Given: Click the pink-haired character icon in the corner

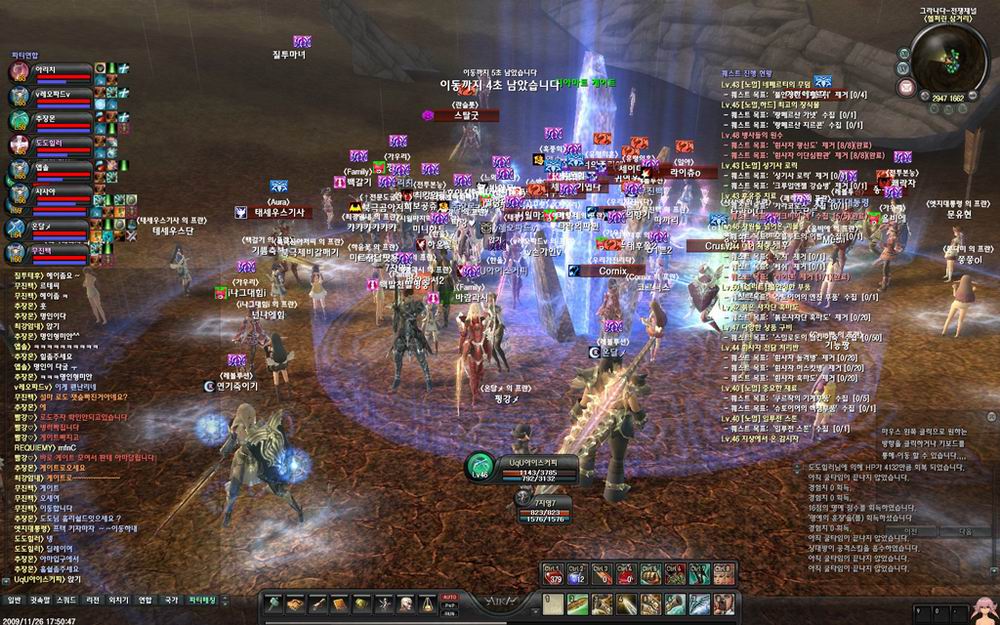Looking at the screenshot, I should (x=982, y=608).
